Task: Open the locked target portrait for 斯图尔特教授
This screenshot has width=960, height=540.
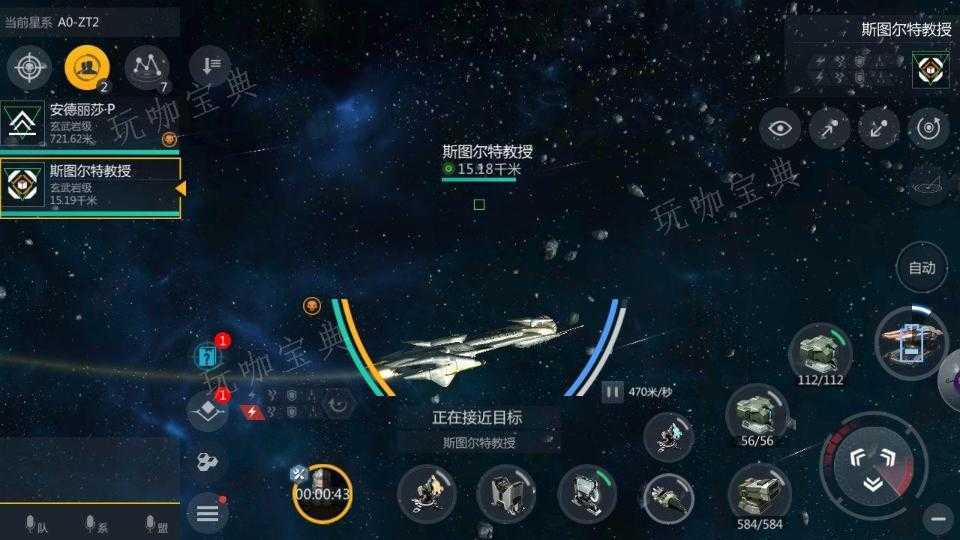Action: (x=930, y=70)
